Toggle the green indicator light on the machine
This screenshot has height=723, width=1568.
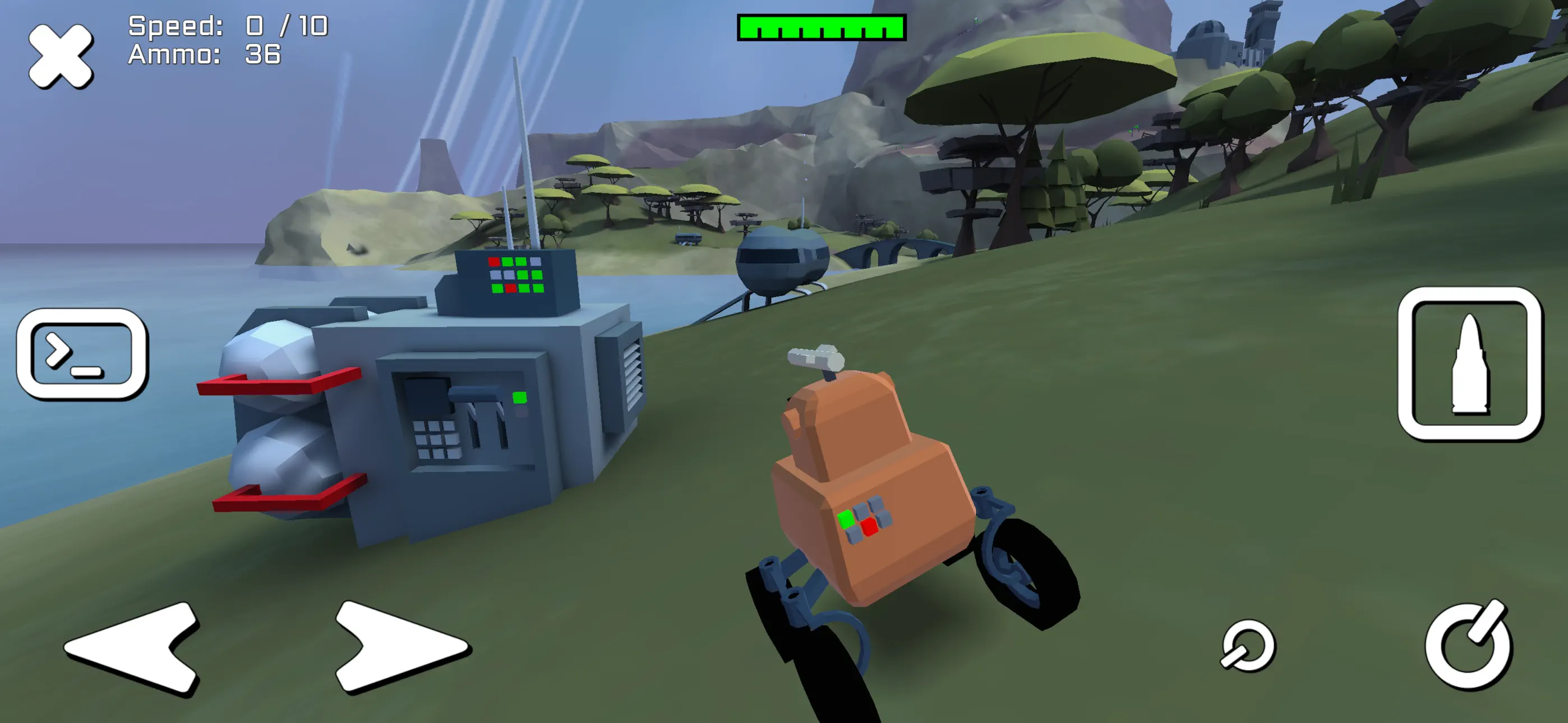(519, 398)
